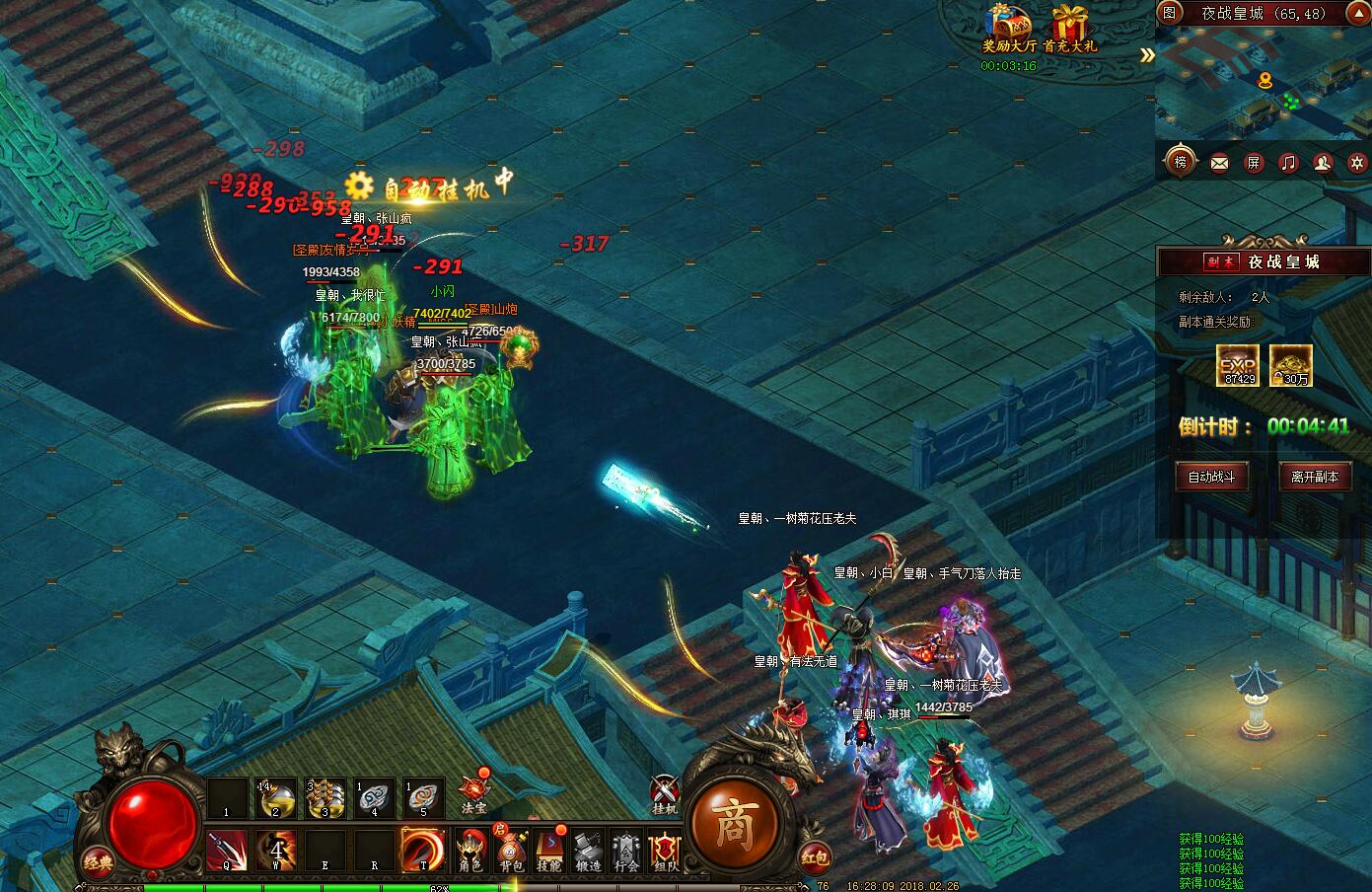Collapse the minimap with the arrow button
Screen dimensions: 1372x892
(1146, 56)
